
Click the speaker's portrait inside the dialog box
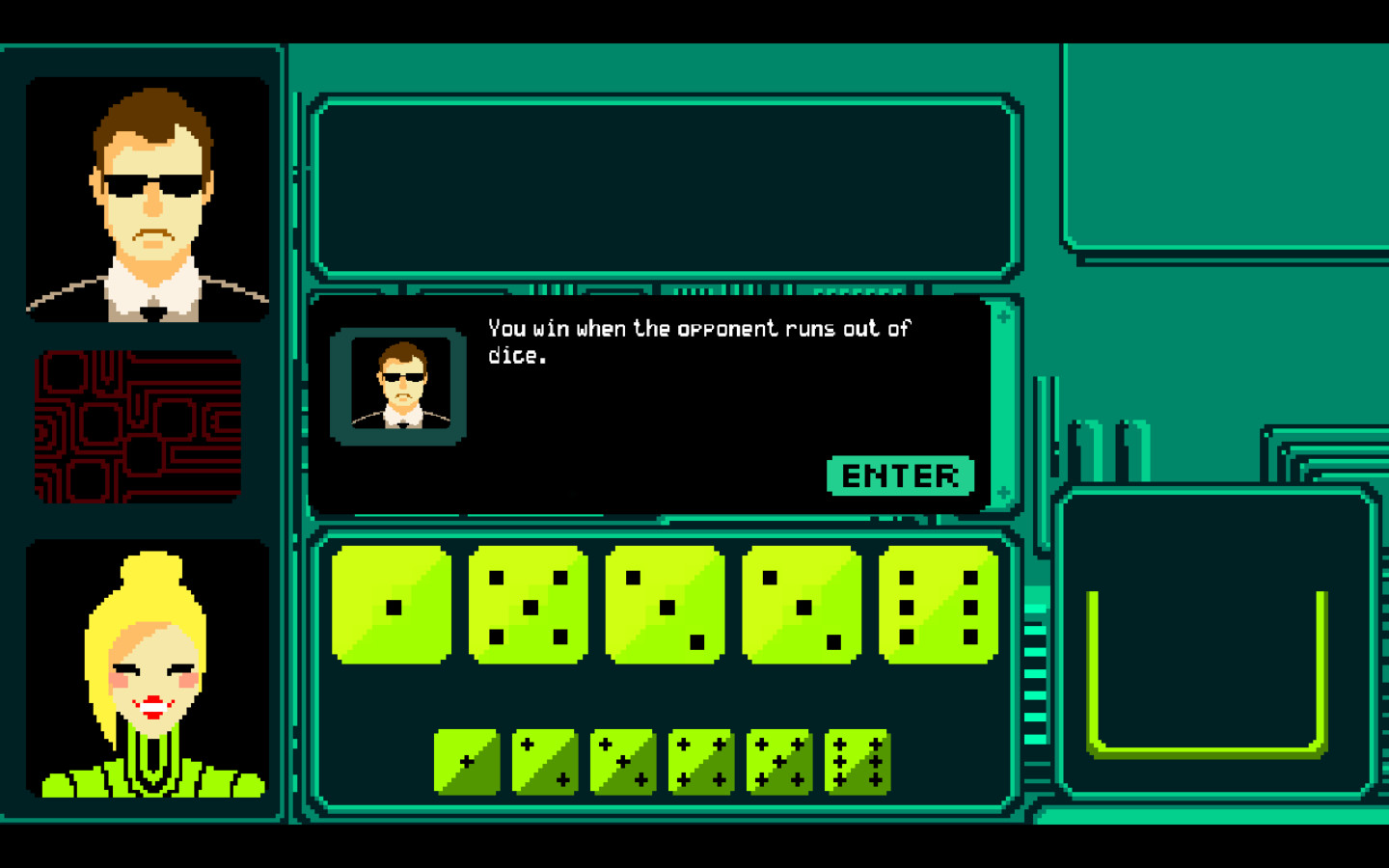398,384
